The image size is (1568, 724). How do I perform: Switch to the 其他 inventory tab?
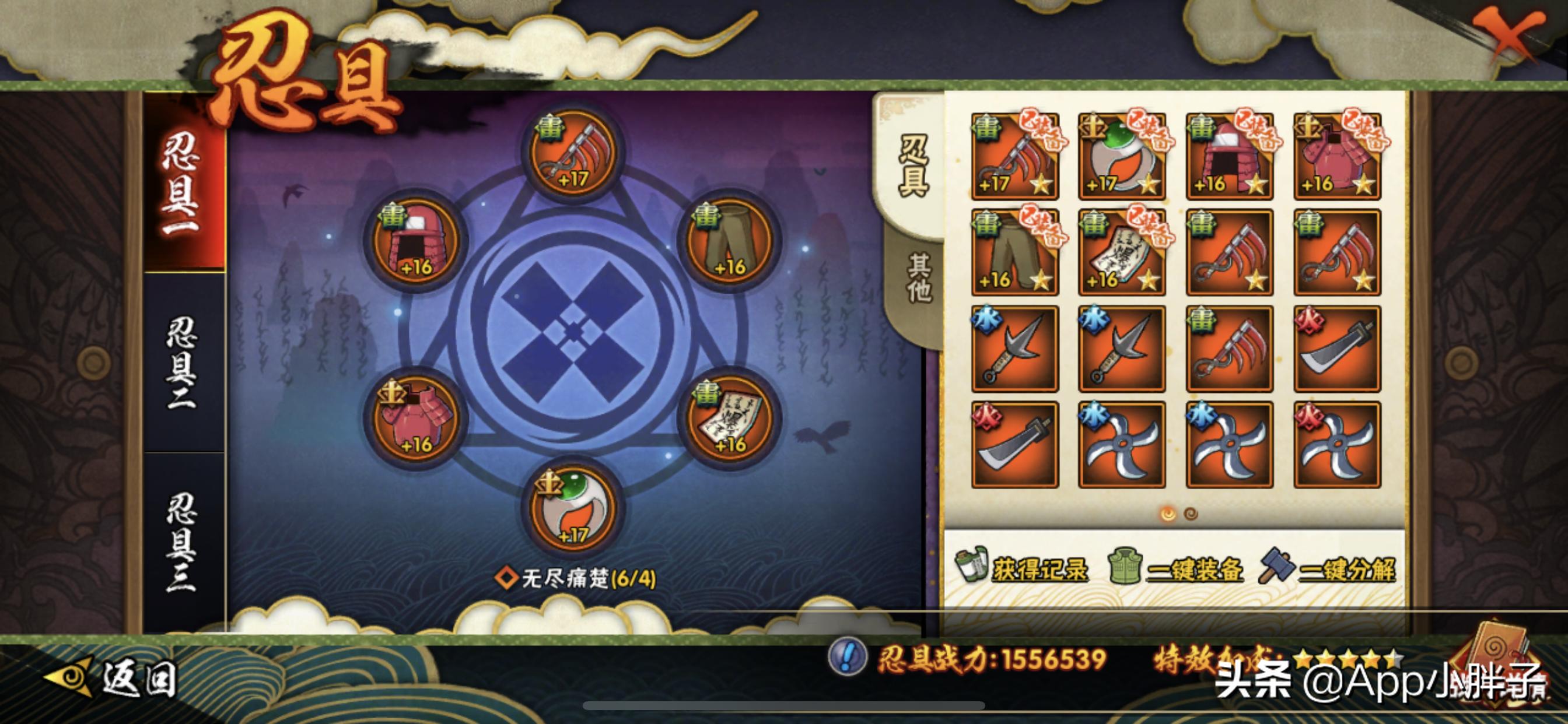click(918, 277)
